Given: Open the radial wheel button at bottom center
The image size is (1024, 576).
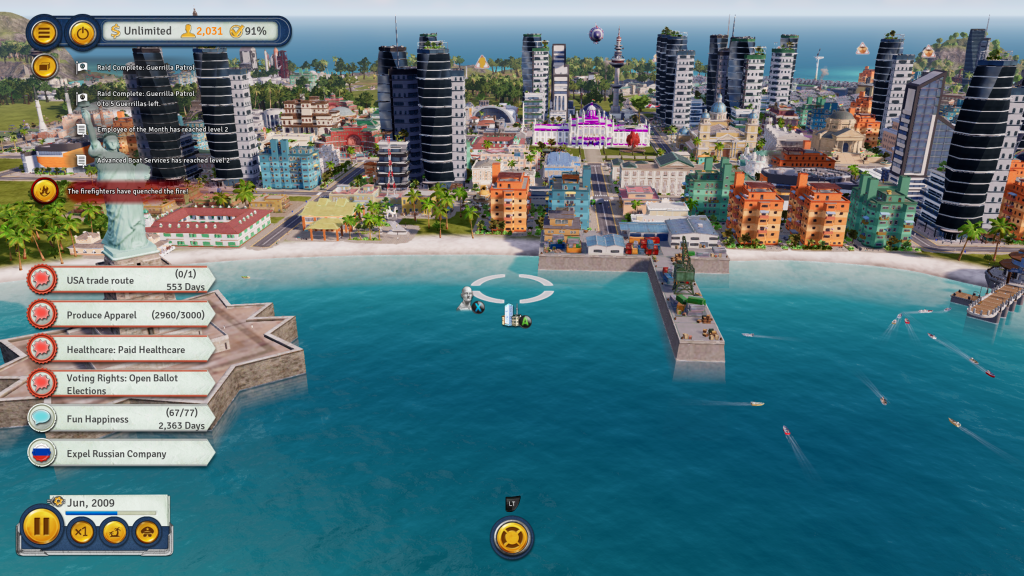Looking at the screenshot, I should click(x=512, y=537).
